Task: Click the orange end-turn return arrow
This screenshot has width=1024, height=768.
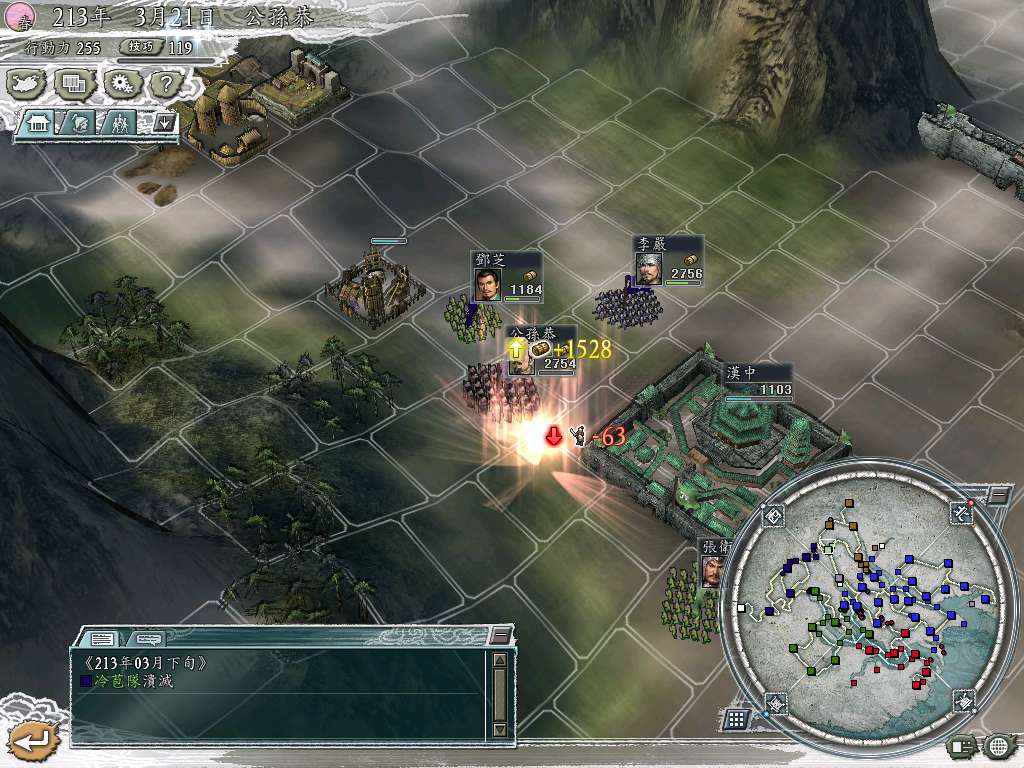Action: (x=33, y=741)
